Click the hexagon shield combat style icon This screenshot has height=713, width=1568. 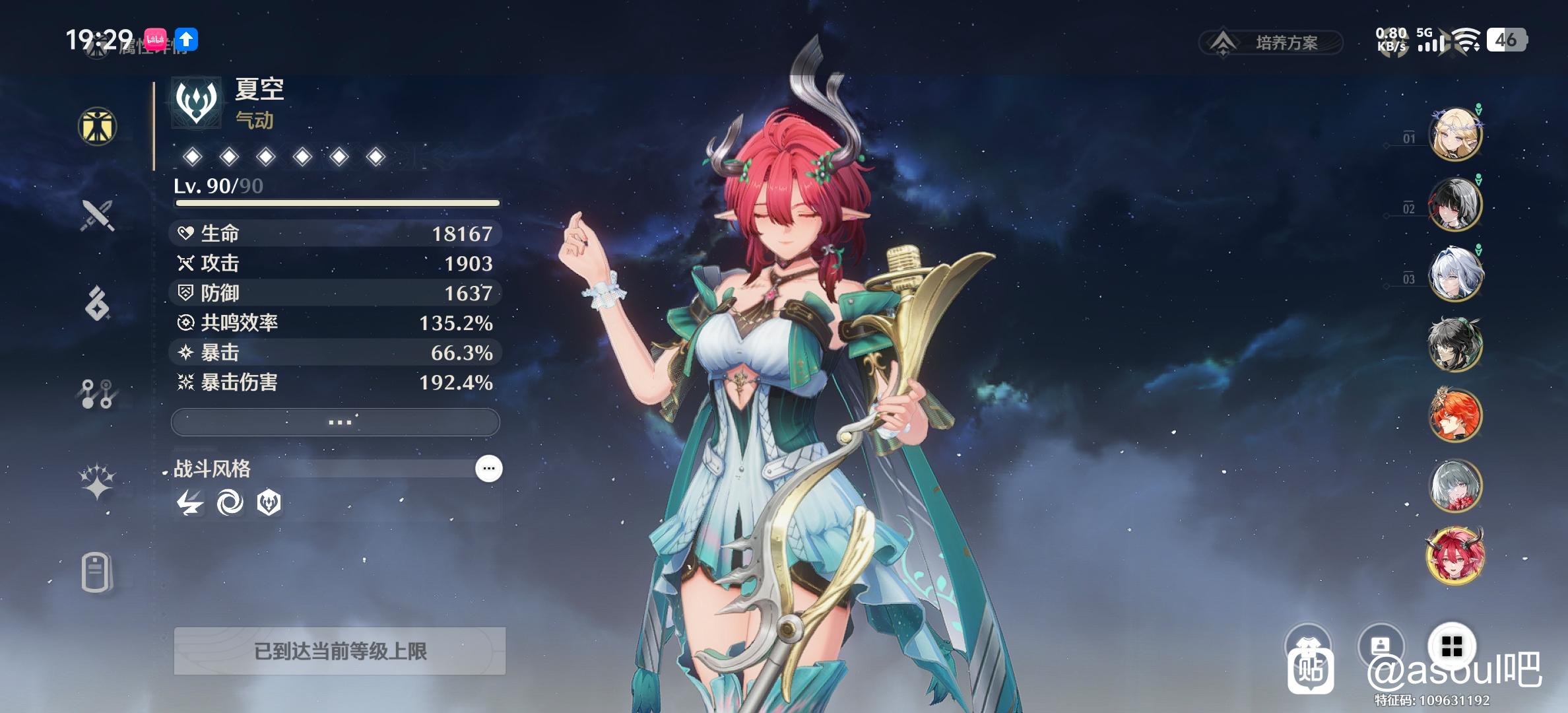tap(269, 504)
